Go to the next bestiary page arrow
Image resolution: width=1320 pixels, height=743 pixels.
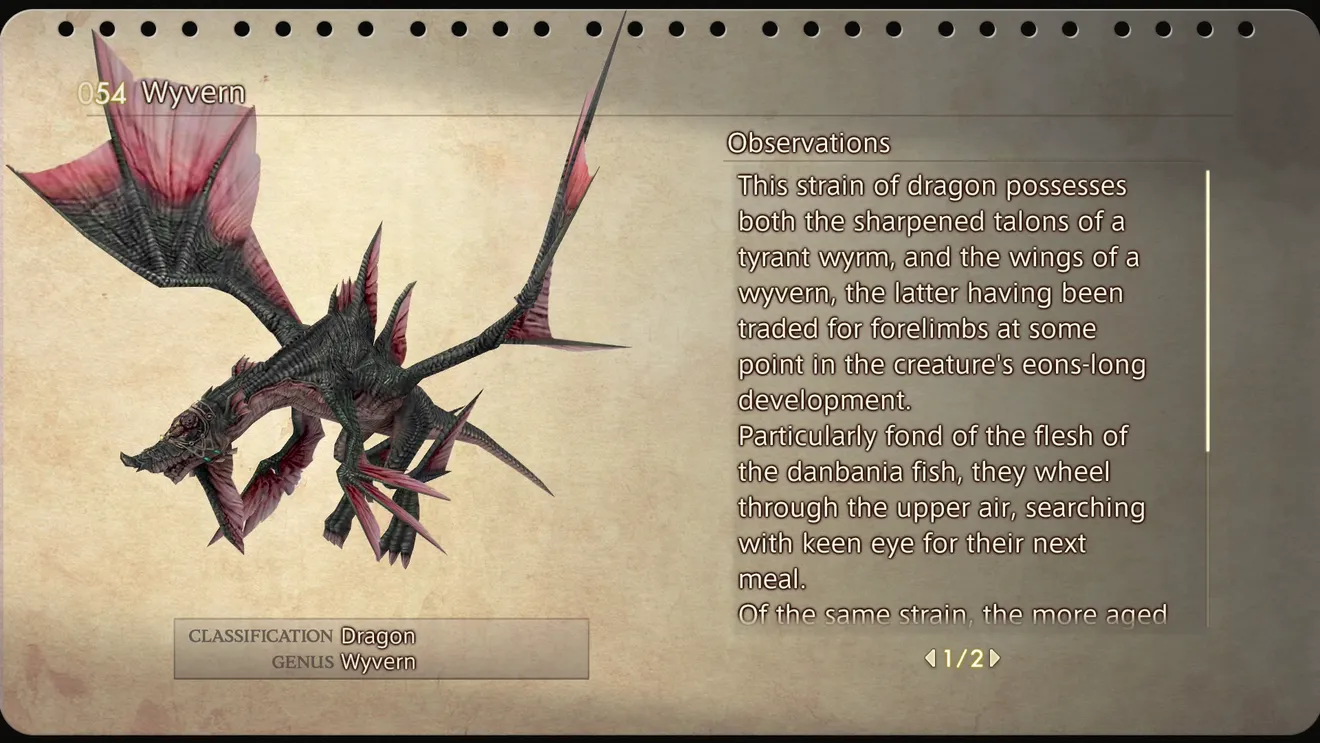tap(995, 658)
